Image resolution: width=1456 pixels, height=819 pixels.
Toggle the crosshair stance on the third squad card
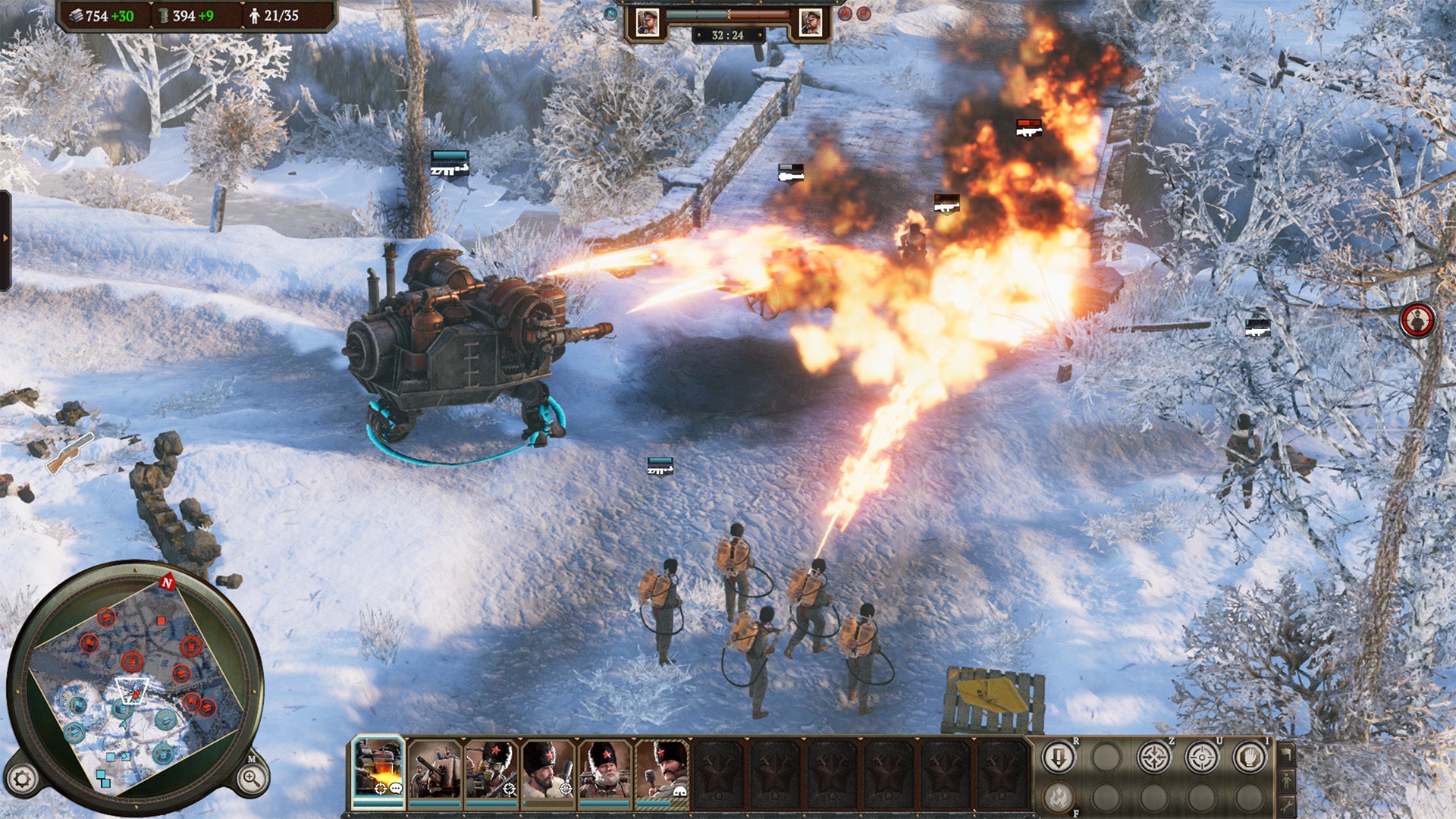(x=509, y=789)
